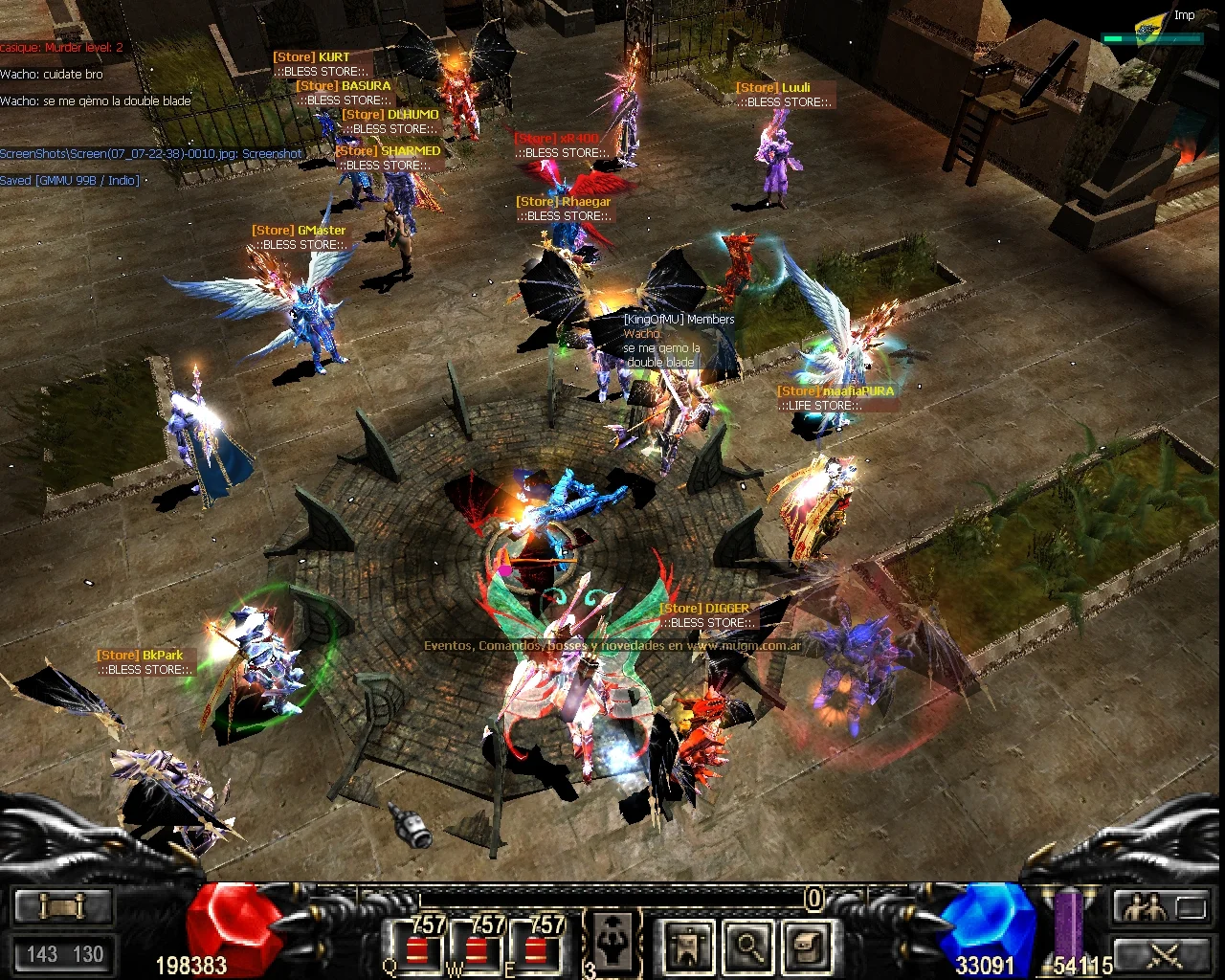Open the inventory chest button

[x=807, y=946]
